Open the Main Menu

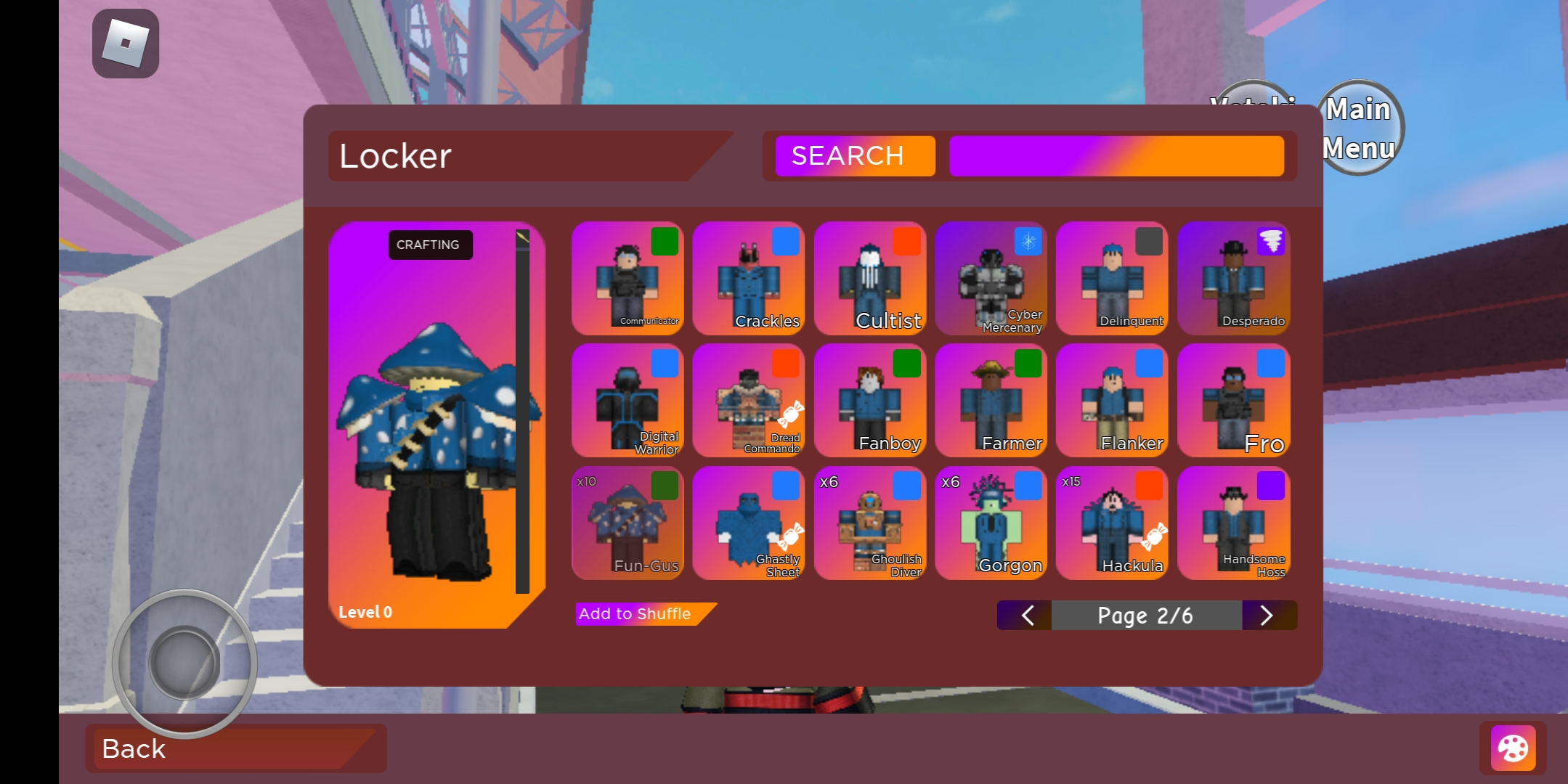(x=1359, y=128)
